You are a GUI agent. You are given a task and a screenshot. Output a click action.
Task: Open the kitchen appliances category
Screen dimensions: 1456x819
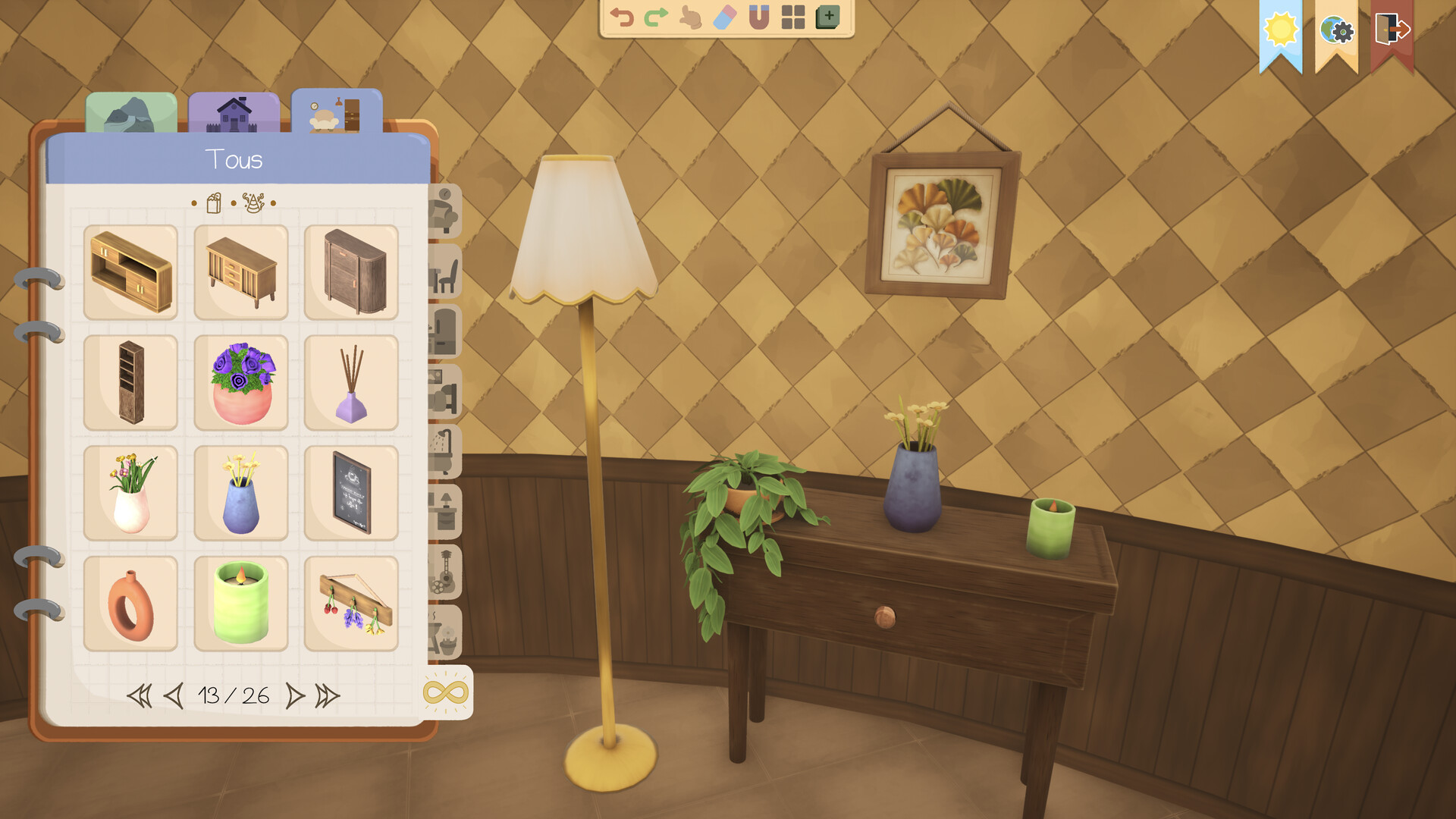[447, 329]
